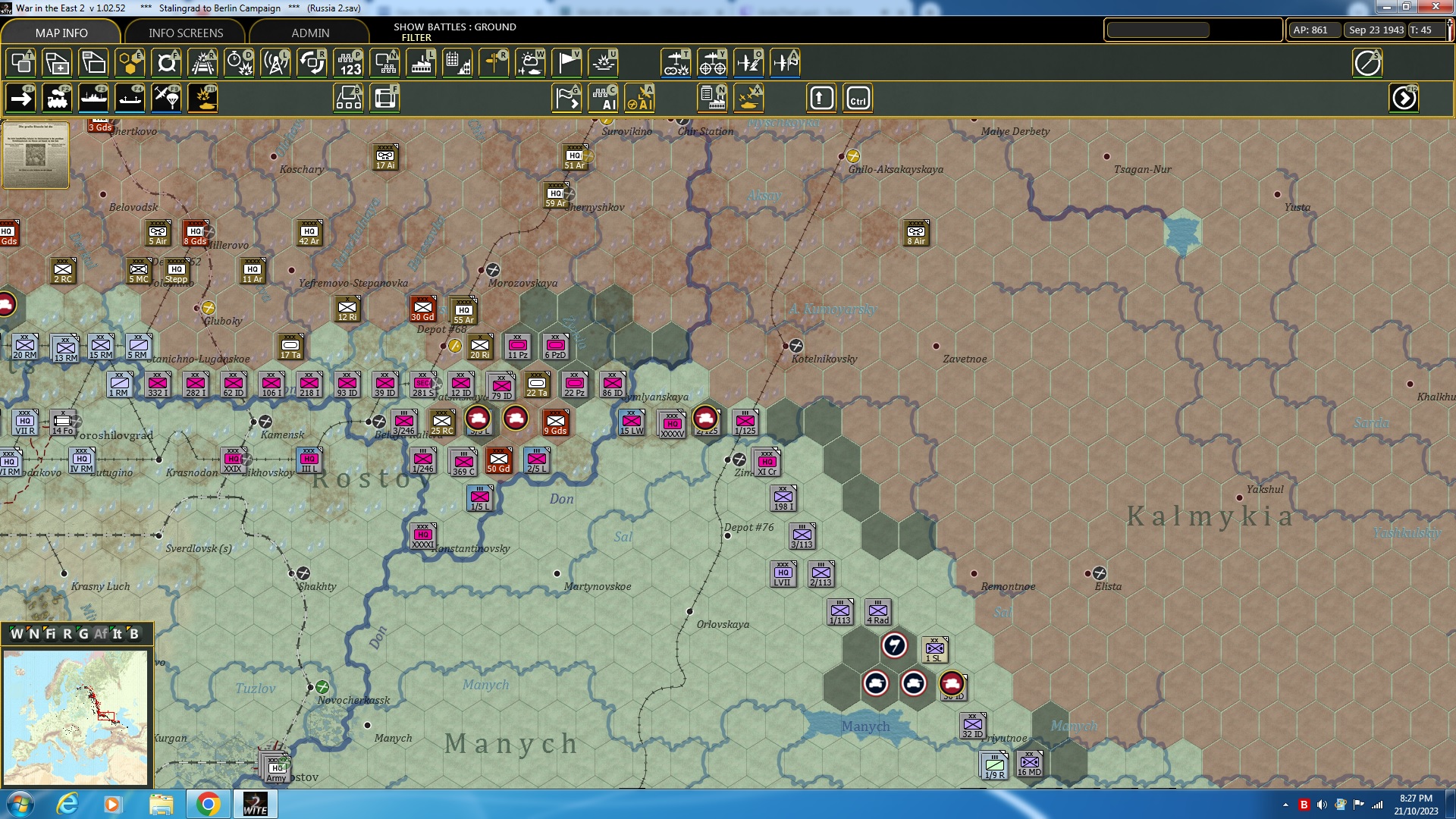Toggle the 'It' zone letter above the minimap

pos(115,634)
